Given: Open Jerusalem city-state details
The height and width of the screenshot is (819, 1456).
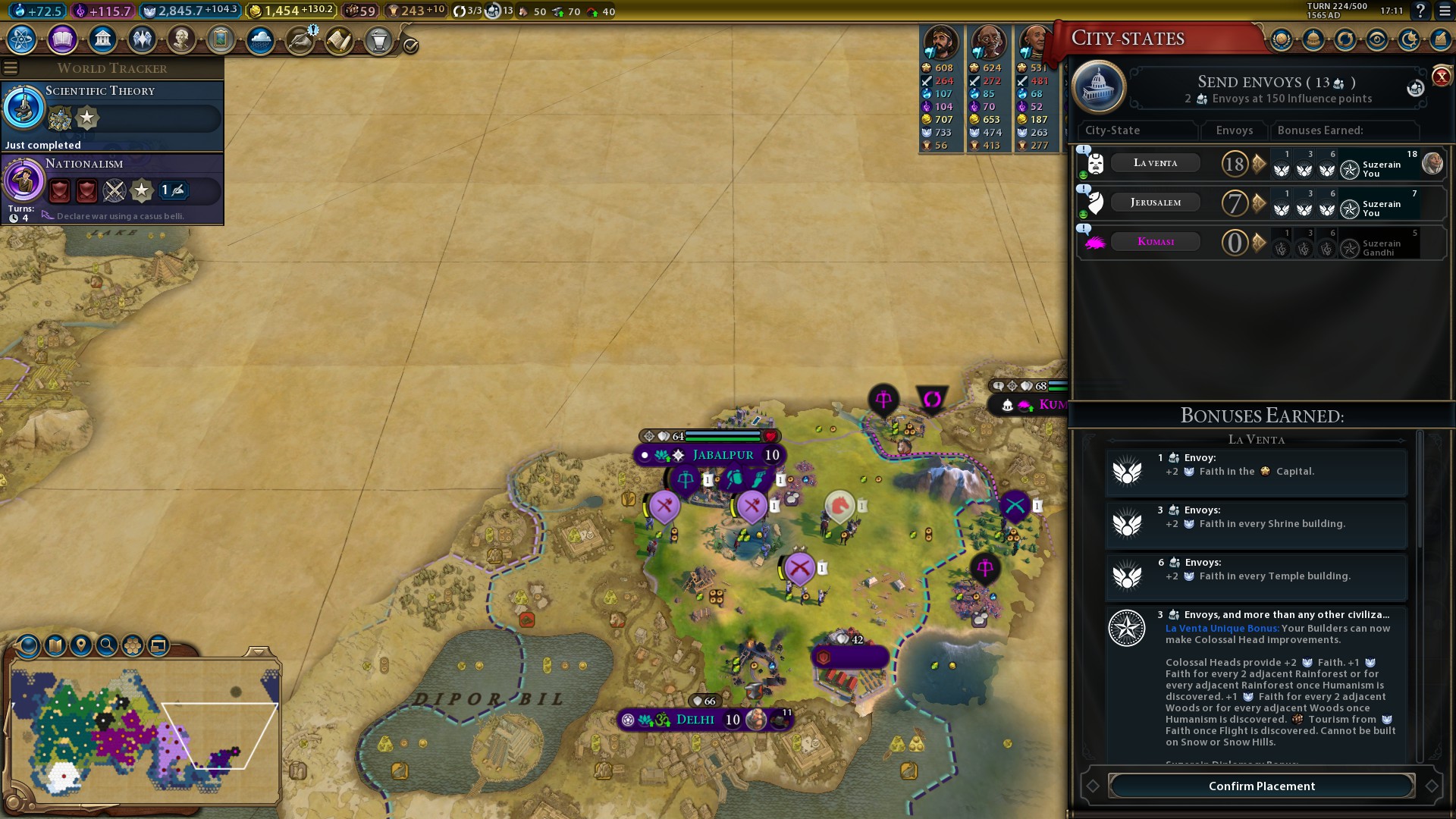Looking at the screenshot, I should 1155,202.
